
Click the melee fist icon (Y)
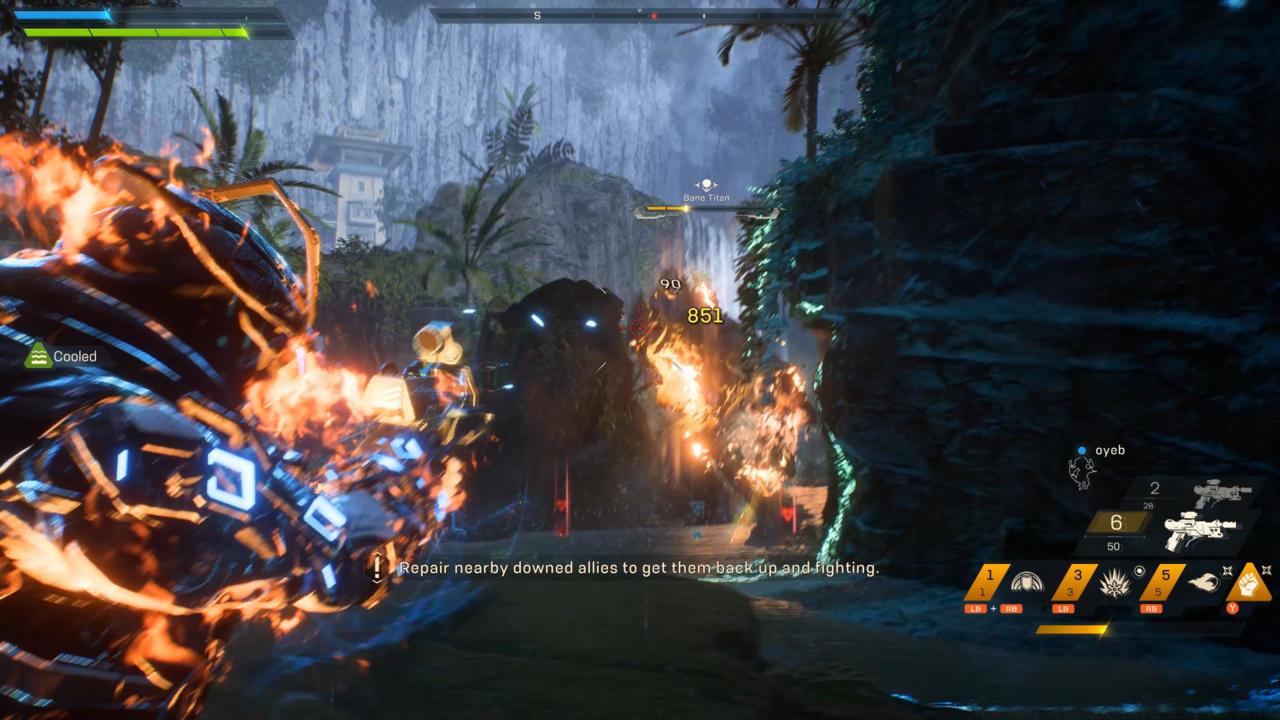[x=1248, y=585]
